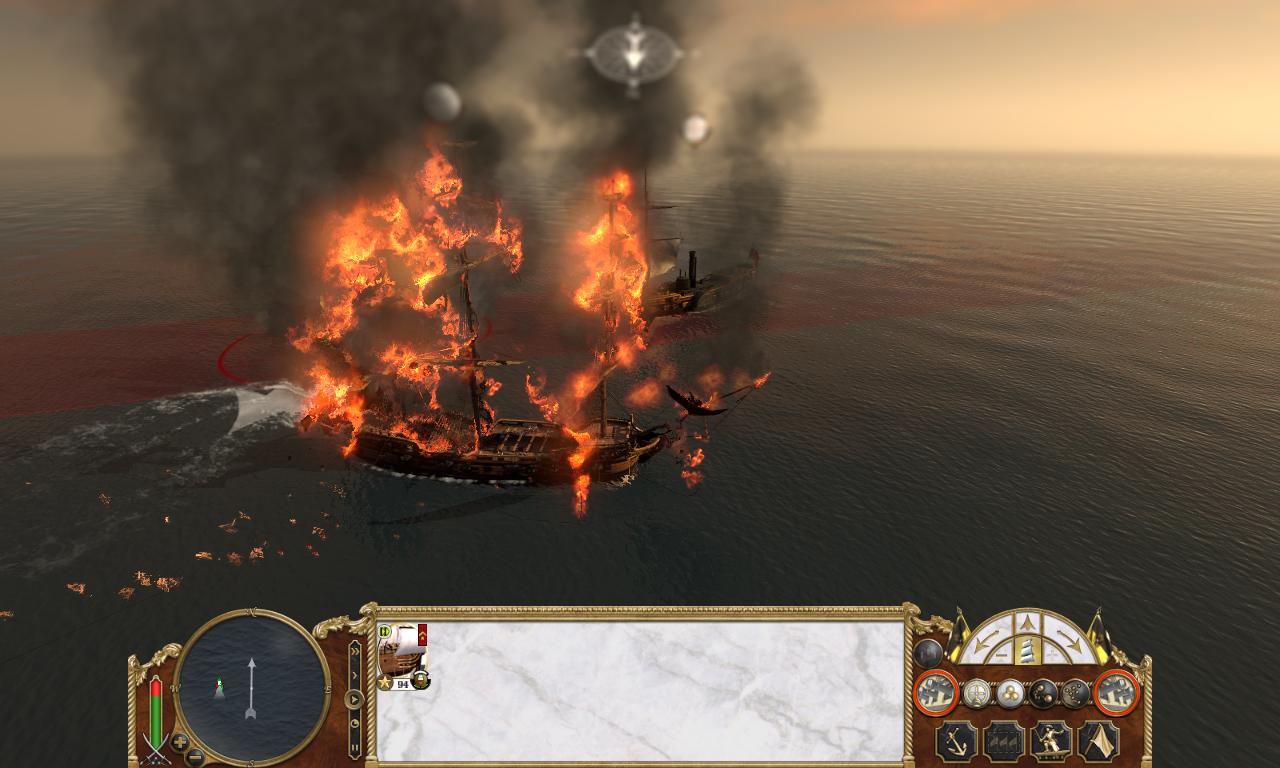The height and width of the screenshot is (768, 1280).
Task: Click the naval minimap radar
Action: click(252, 687)
